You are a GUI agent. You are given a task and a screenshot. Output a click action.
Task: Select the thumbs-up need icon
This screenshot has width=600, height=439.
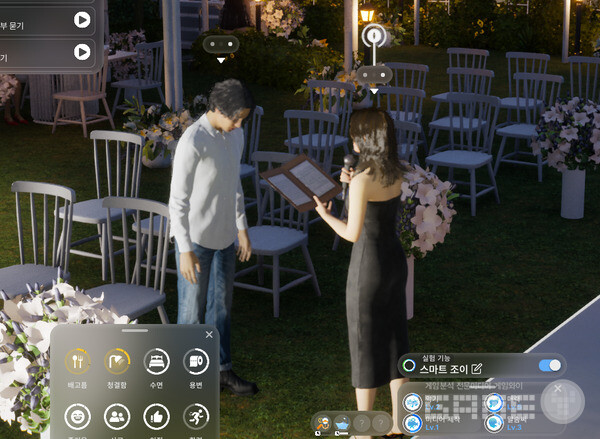coord(157,416)
